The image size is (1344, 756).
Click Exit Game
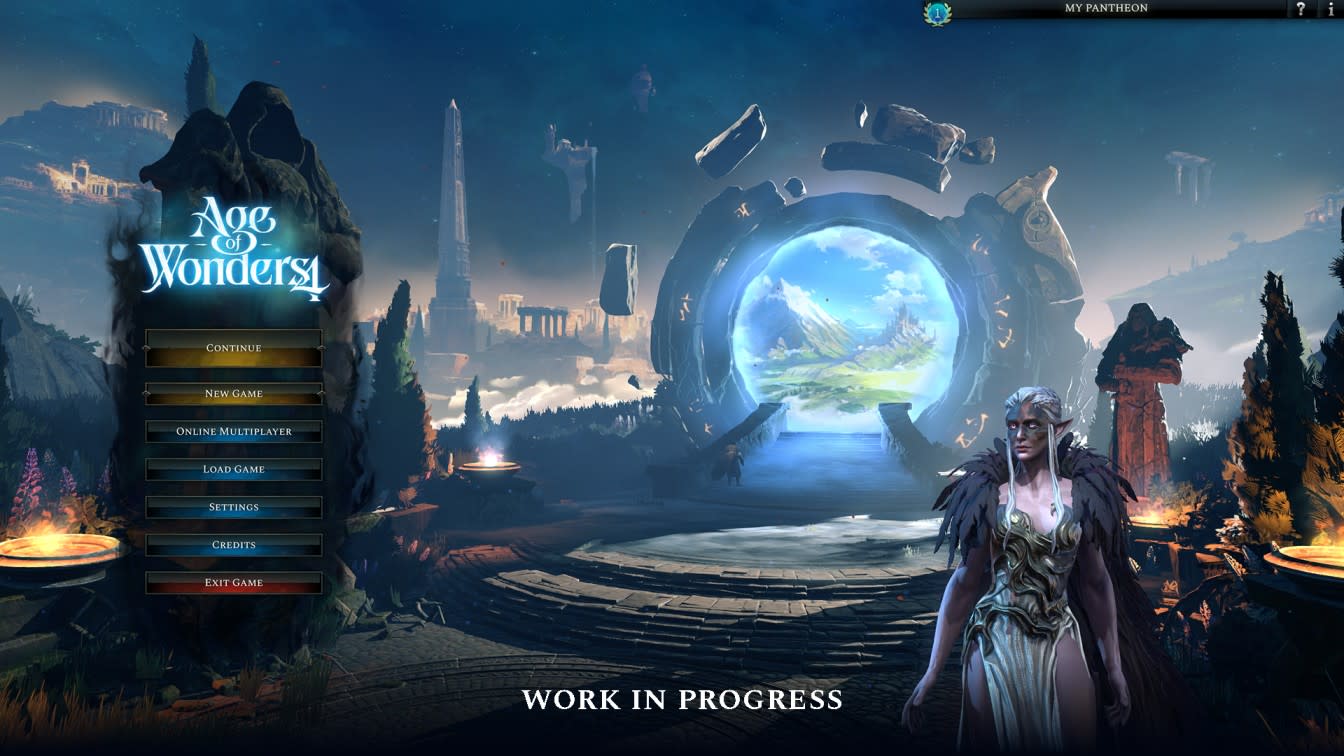coord(233,582)
